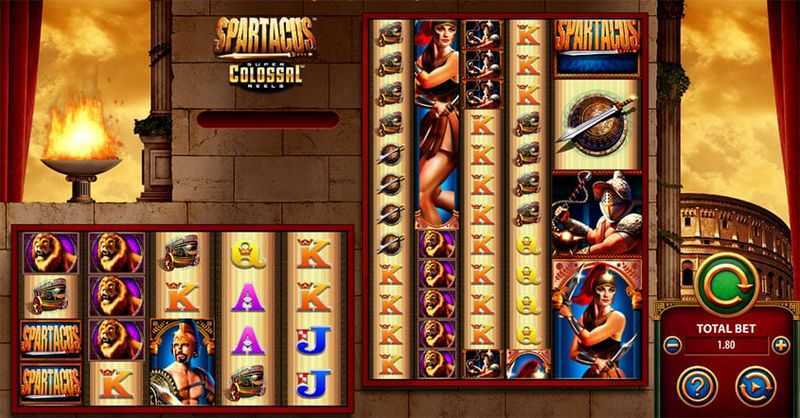Increase the total bet with plus

click(780, 346)
